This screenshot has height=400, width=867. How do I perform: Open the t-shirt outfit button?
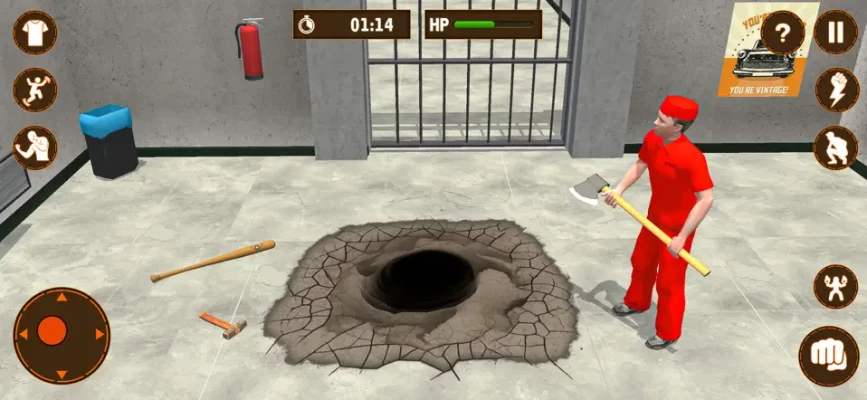point(35,32)
